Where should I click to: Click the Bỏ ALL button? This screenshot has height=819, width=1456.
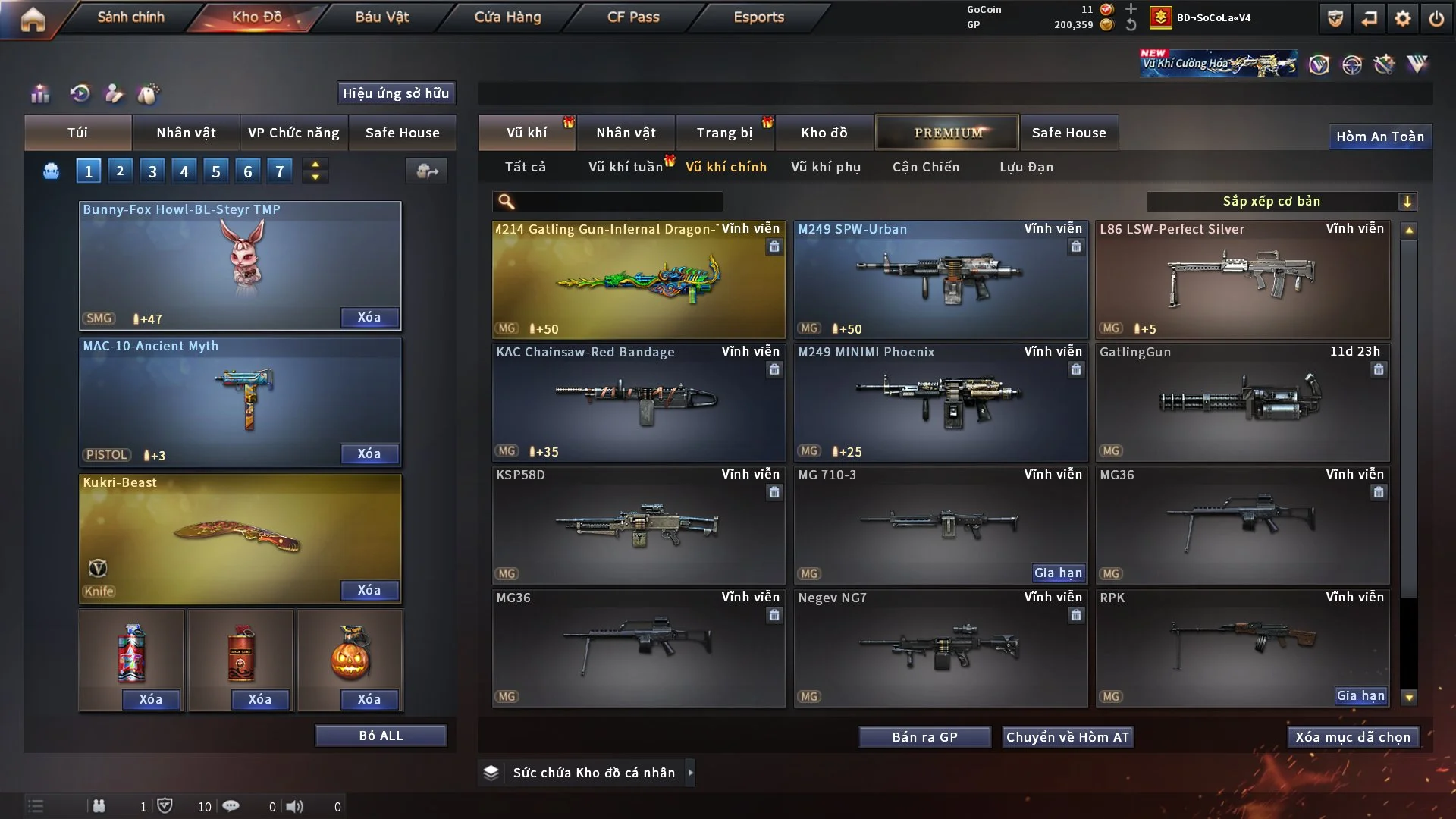click(381, 736)
